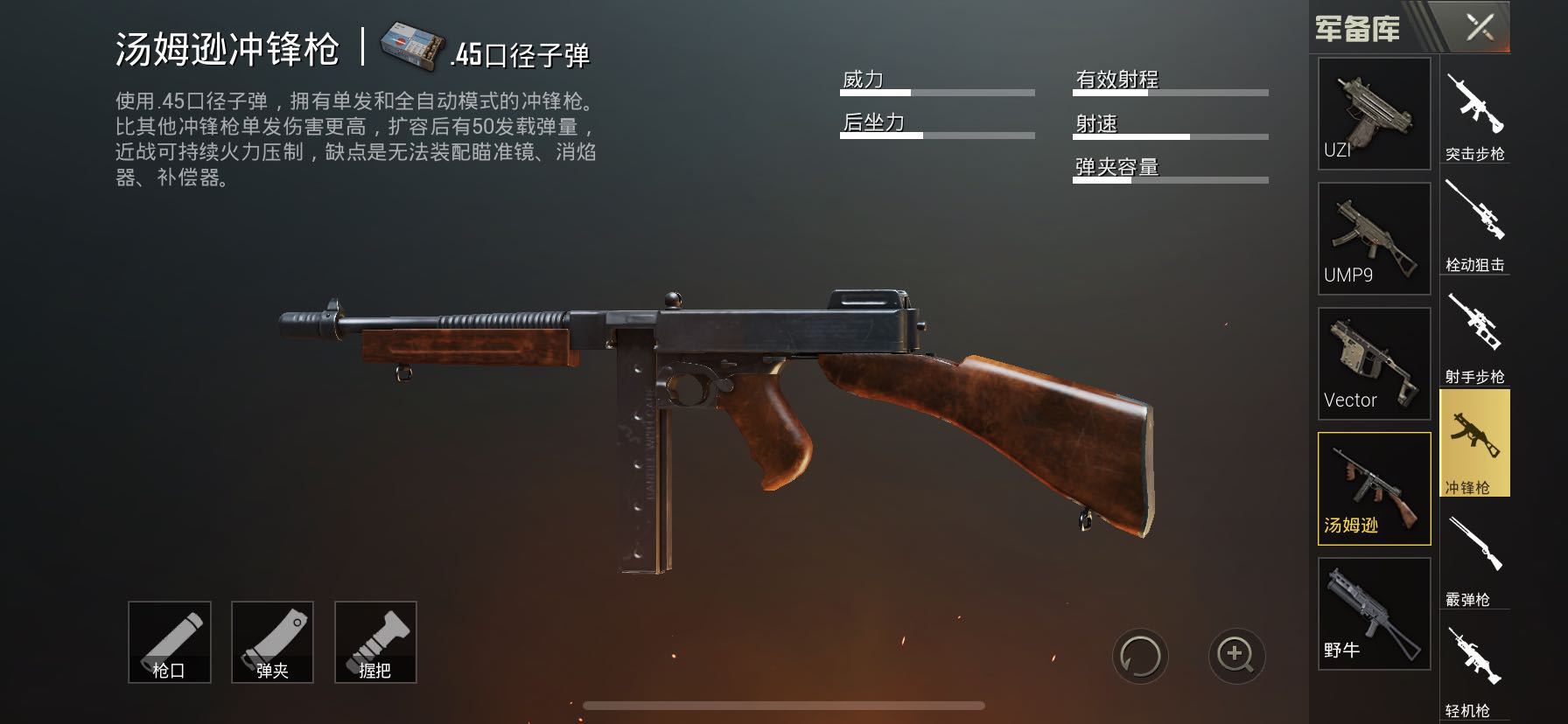Open the 枪口 muzzle attachment slot
1568x724 pixels.
169,643
